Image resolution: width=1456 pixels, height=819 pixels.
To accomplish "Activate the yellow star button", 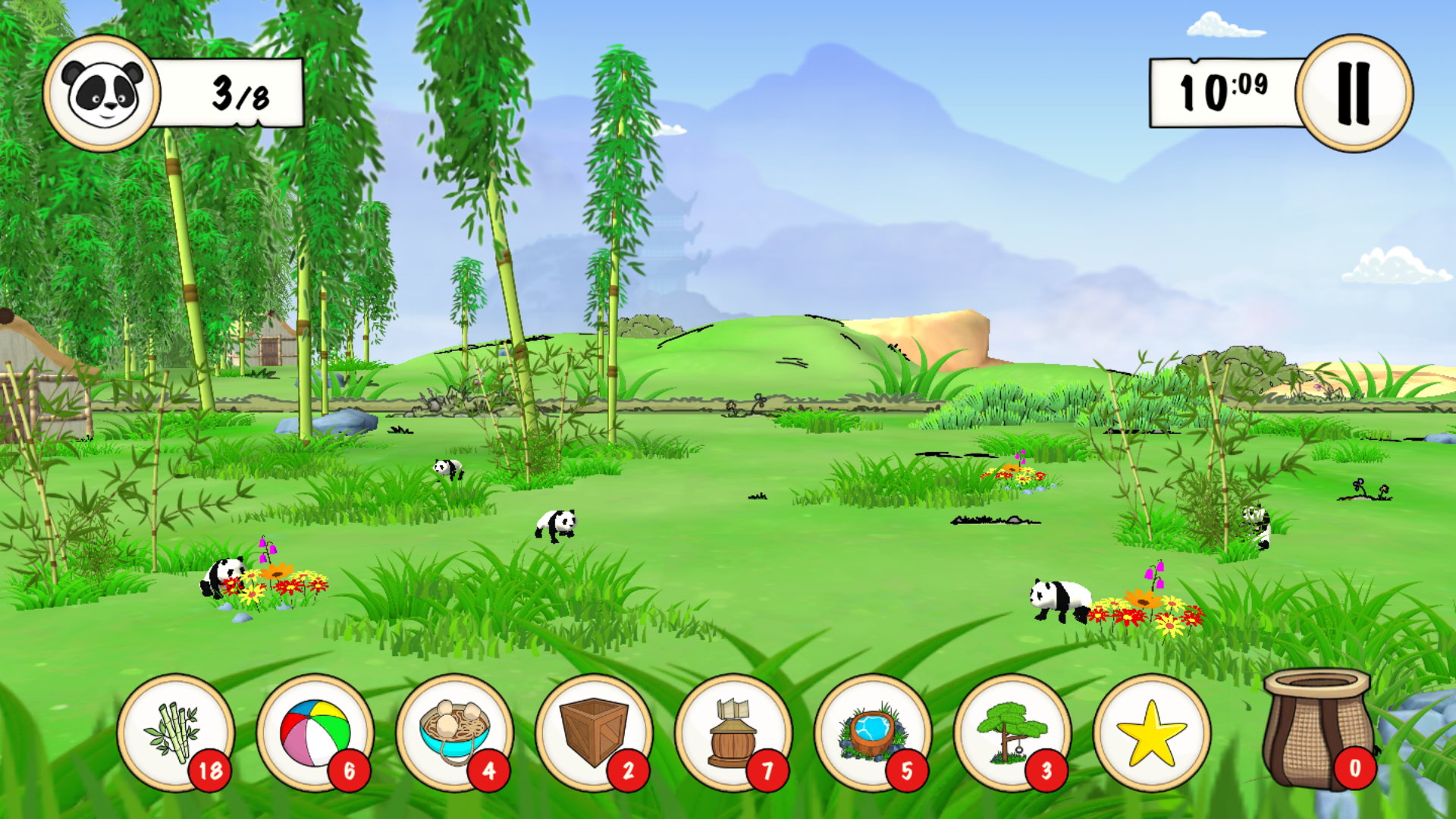I will pyautogui.click(x=1151, y=733).
